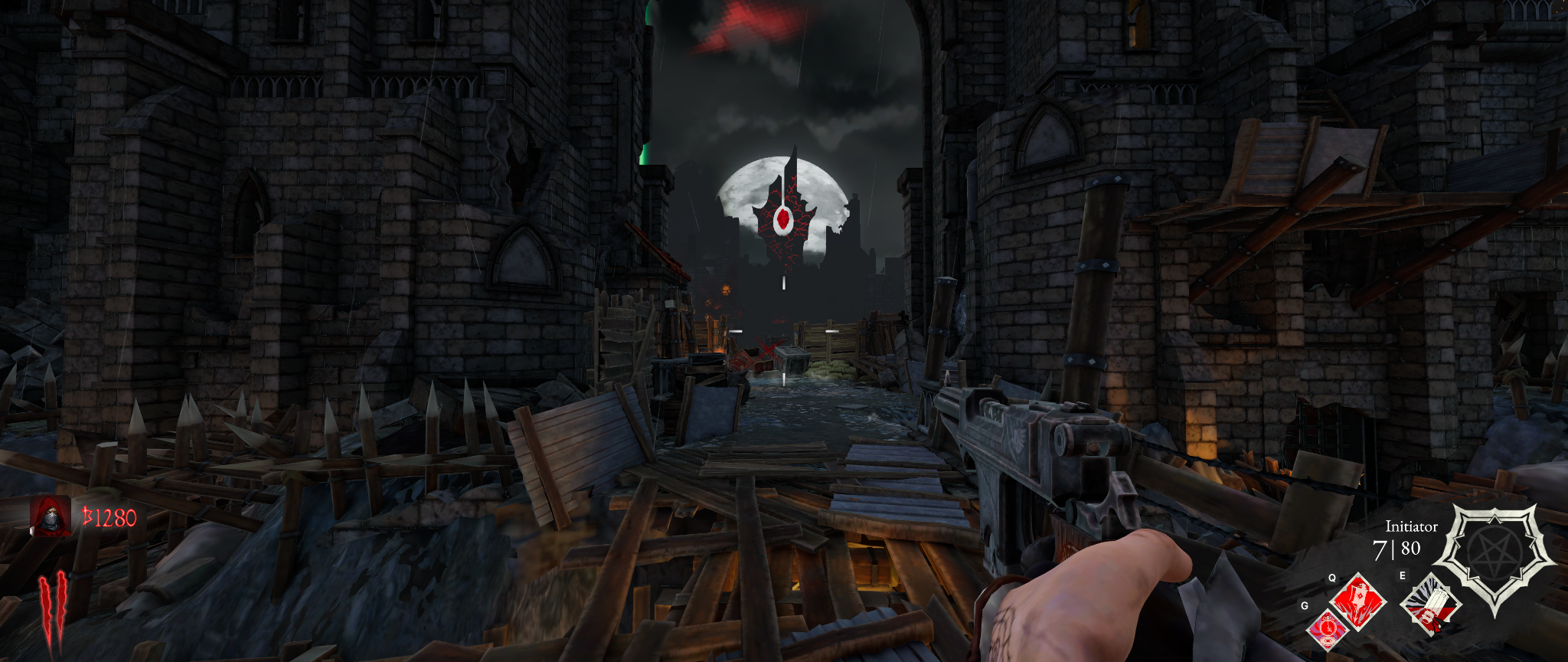The width and height of the screenshot is (1568, 662).
Task: Activate the red cloaked-figure ability icon
Action: pyautogui.click(x=1358, y=601)
